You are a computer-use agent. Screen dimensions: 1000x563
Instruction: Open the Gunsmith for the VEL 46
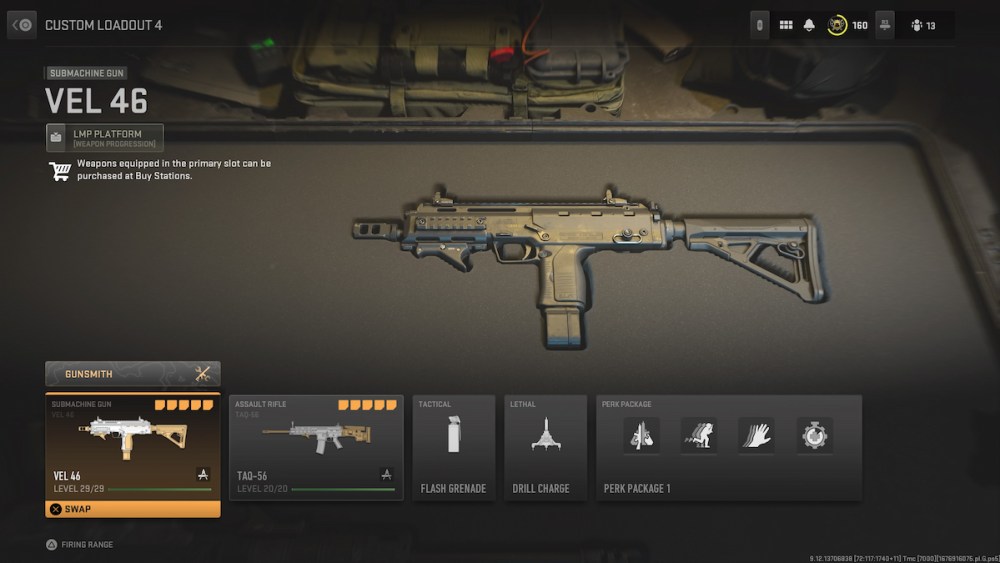point(132,374)
